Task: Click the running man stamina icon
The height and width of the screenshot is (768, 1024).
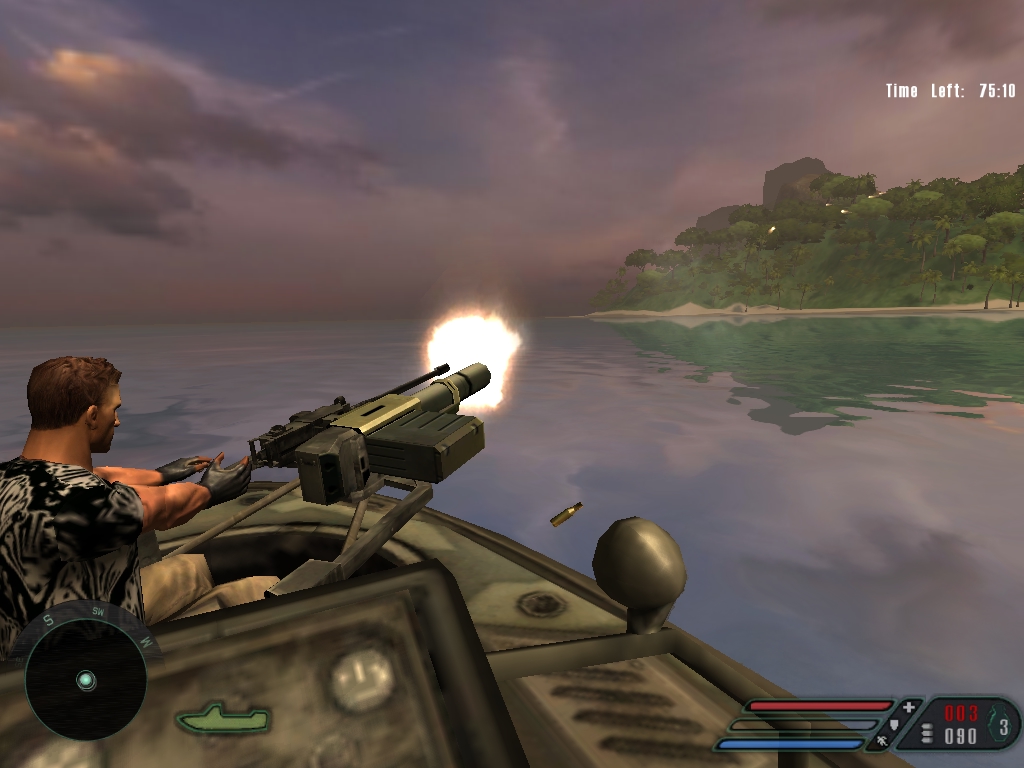Action: pos(882,741)
